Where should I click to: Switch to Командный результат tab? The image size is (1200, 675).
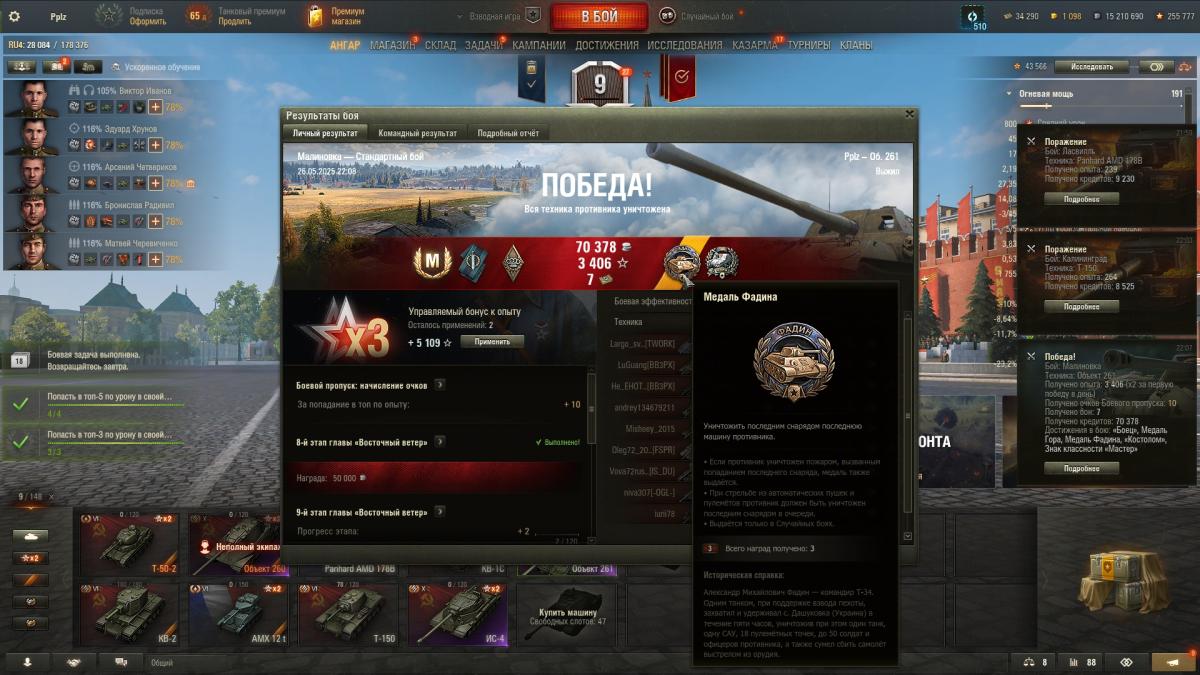point(417,133)
